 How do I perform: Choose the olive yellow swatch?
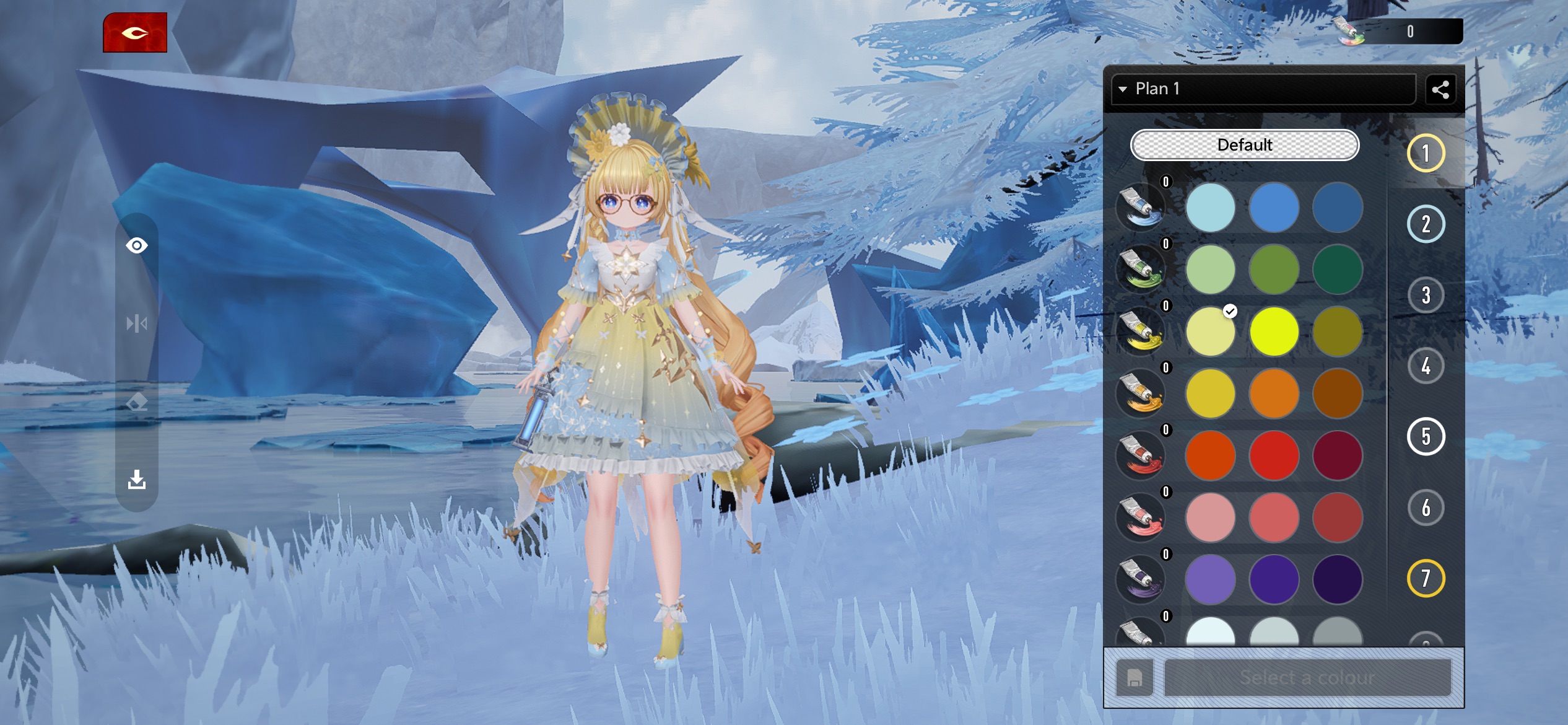(x=1337, y=332)
